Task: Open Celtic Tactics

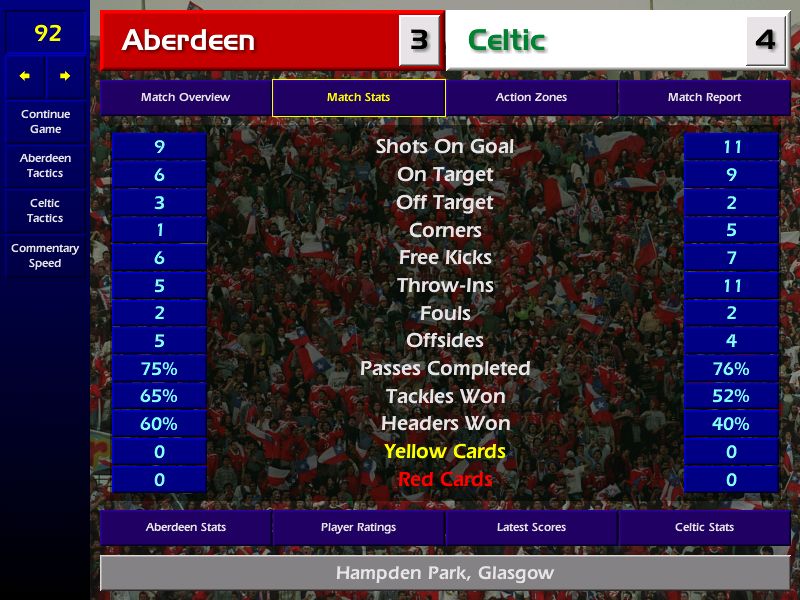Action: pos(45,211)
